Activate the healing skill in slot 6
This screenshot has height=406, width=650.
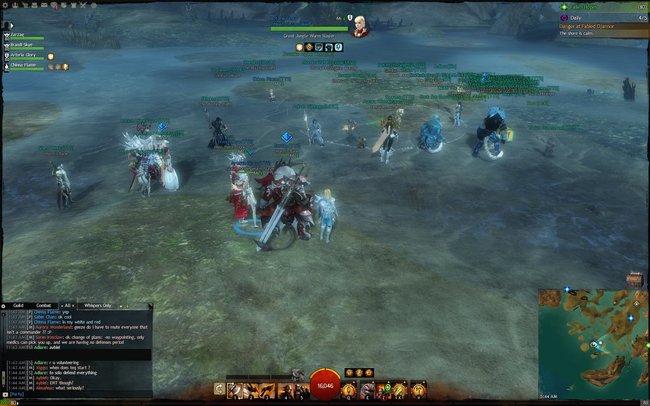point(349,388)
